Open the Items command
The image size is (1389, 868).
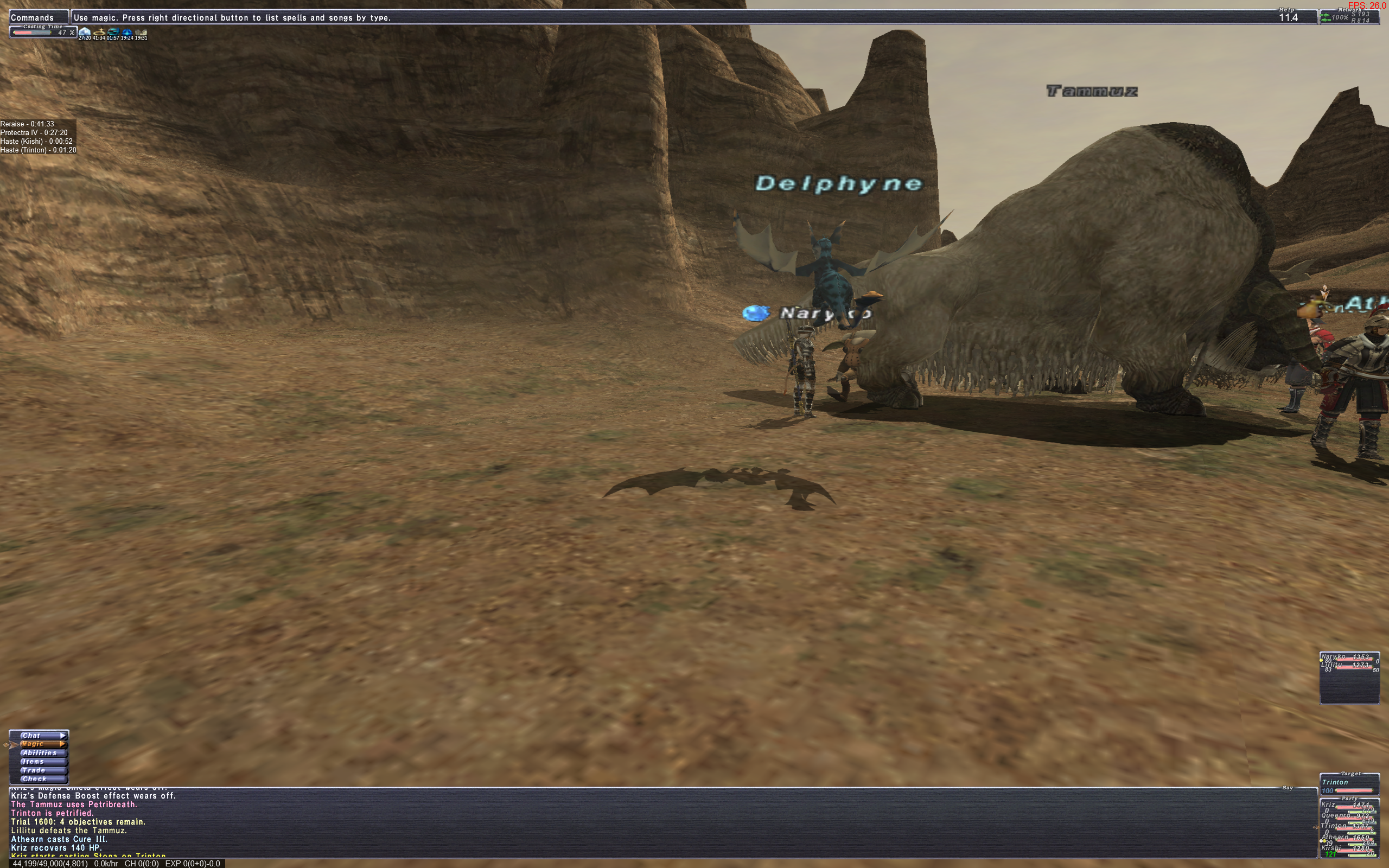39,761
